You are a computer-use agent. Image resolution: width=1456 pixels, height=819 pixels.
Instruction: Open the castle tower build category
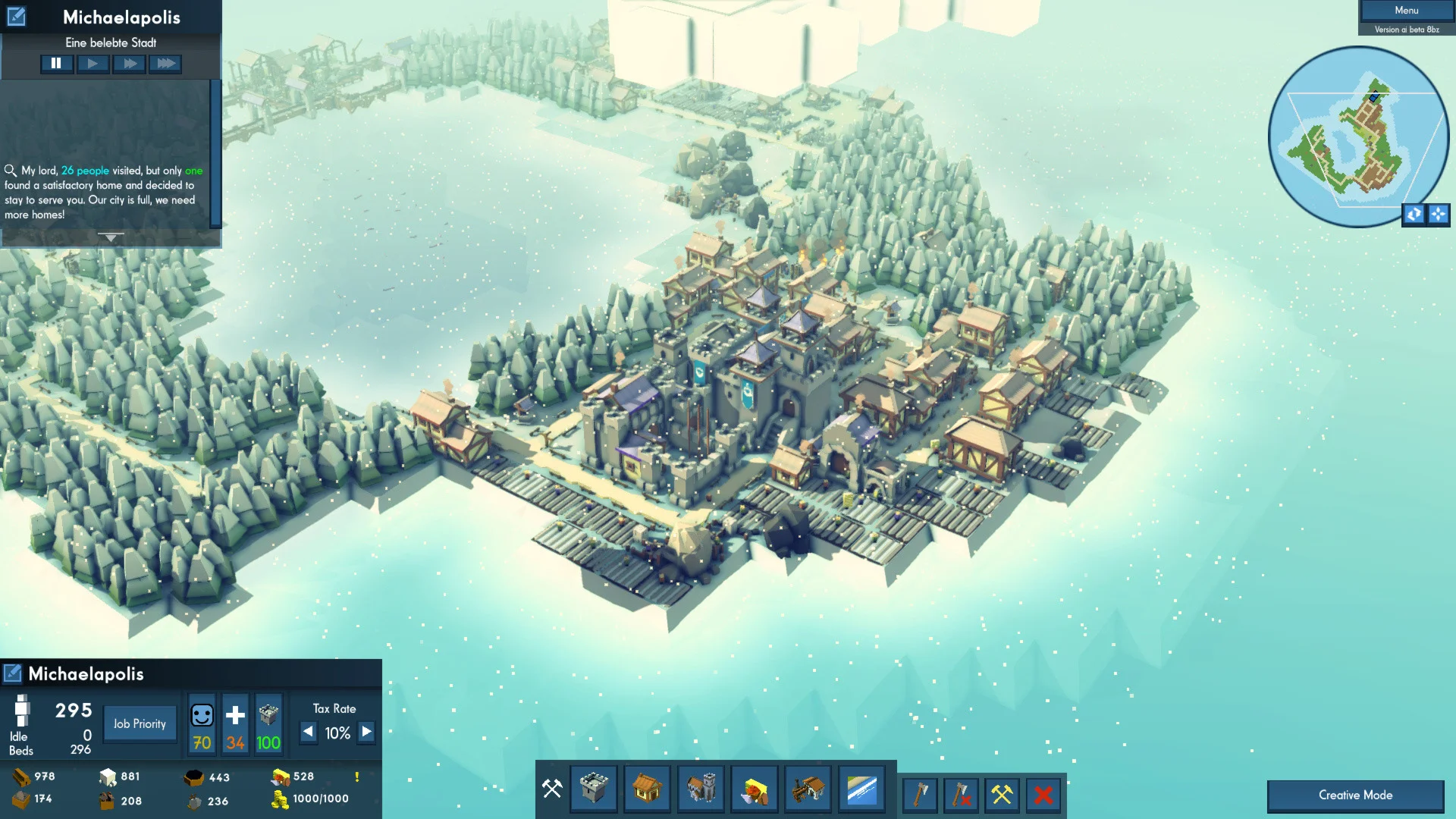594,789
